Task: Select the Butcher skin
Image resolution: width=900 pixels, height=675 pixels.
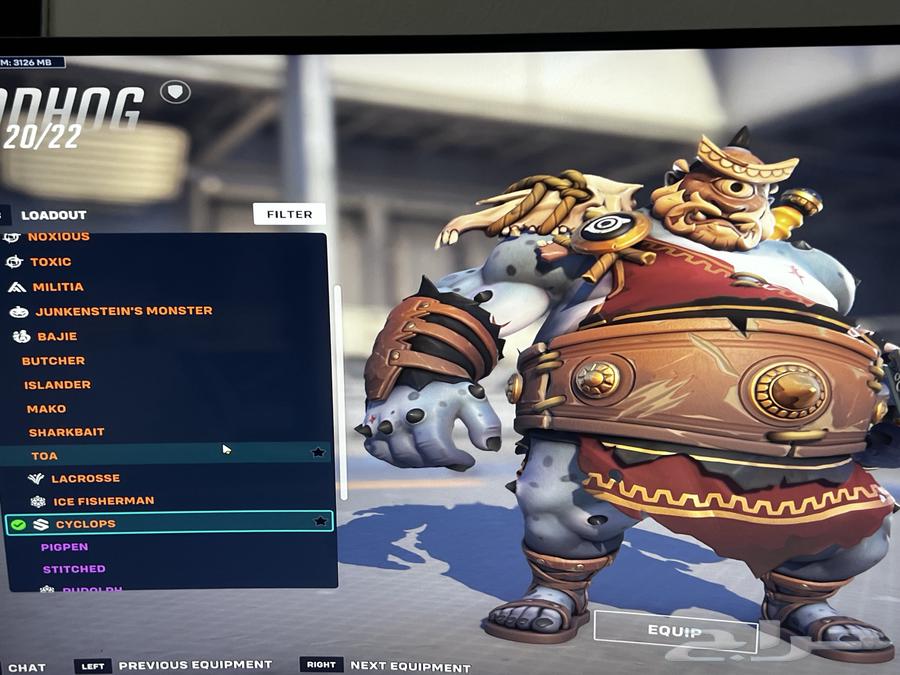Action: coord(53,361)
